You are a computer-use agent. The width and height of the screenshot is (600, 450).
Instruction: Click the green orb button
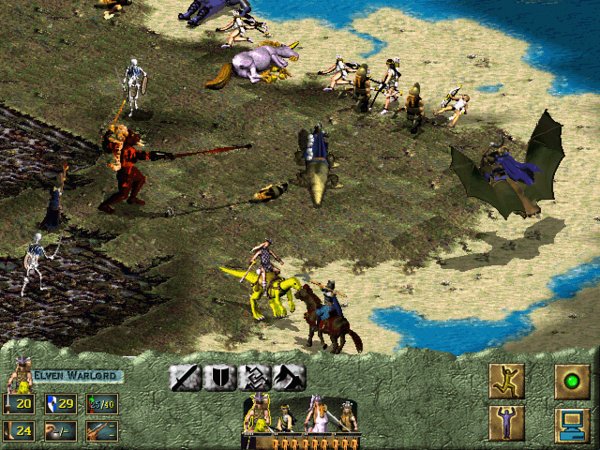(573, 381)
